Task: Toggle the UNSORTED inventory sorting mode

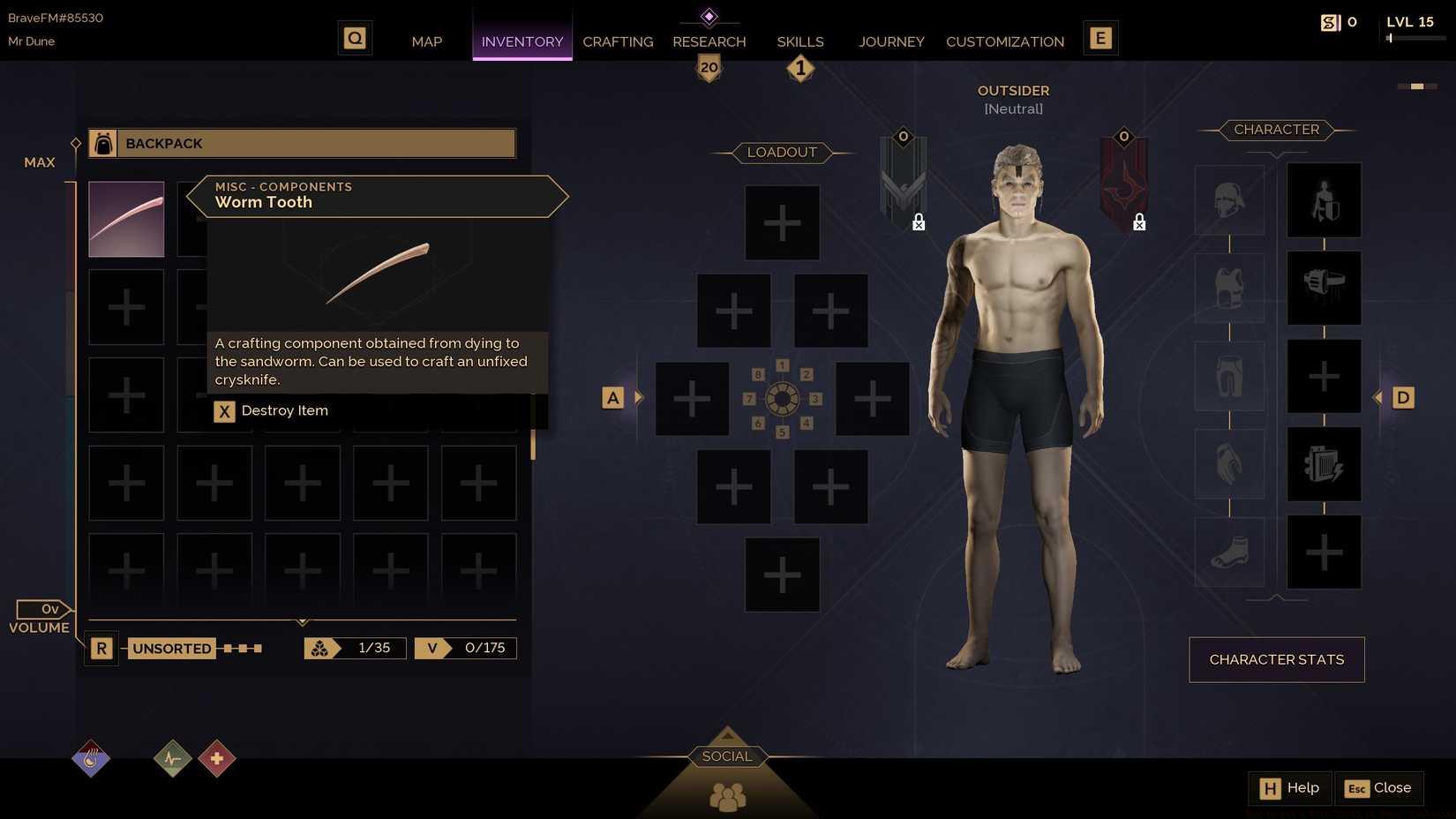Action: pyautogui.click(x=171, y=648)
